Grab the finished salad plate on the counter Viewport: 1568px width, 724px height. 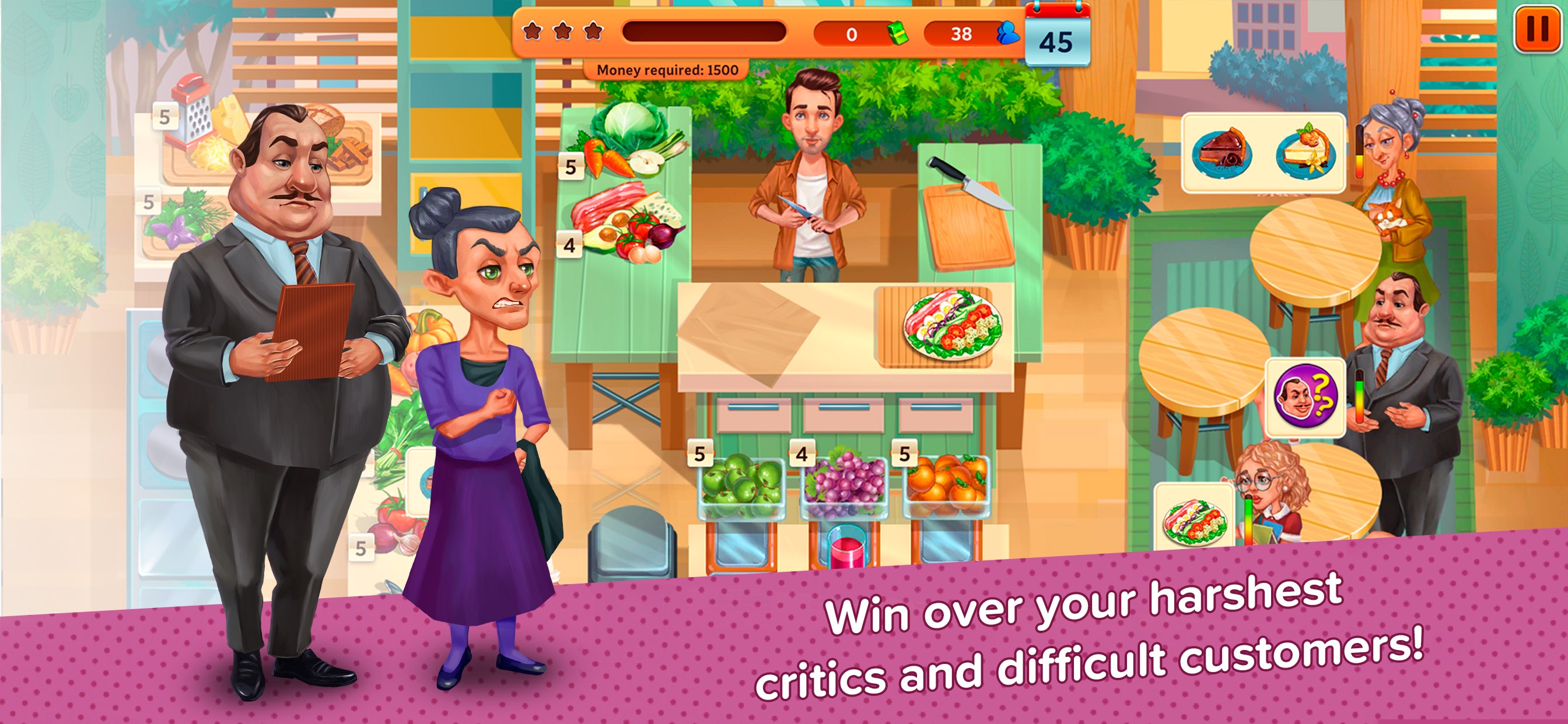click(x=951, y=326)
